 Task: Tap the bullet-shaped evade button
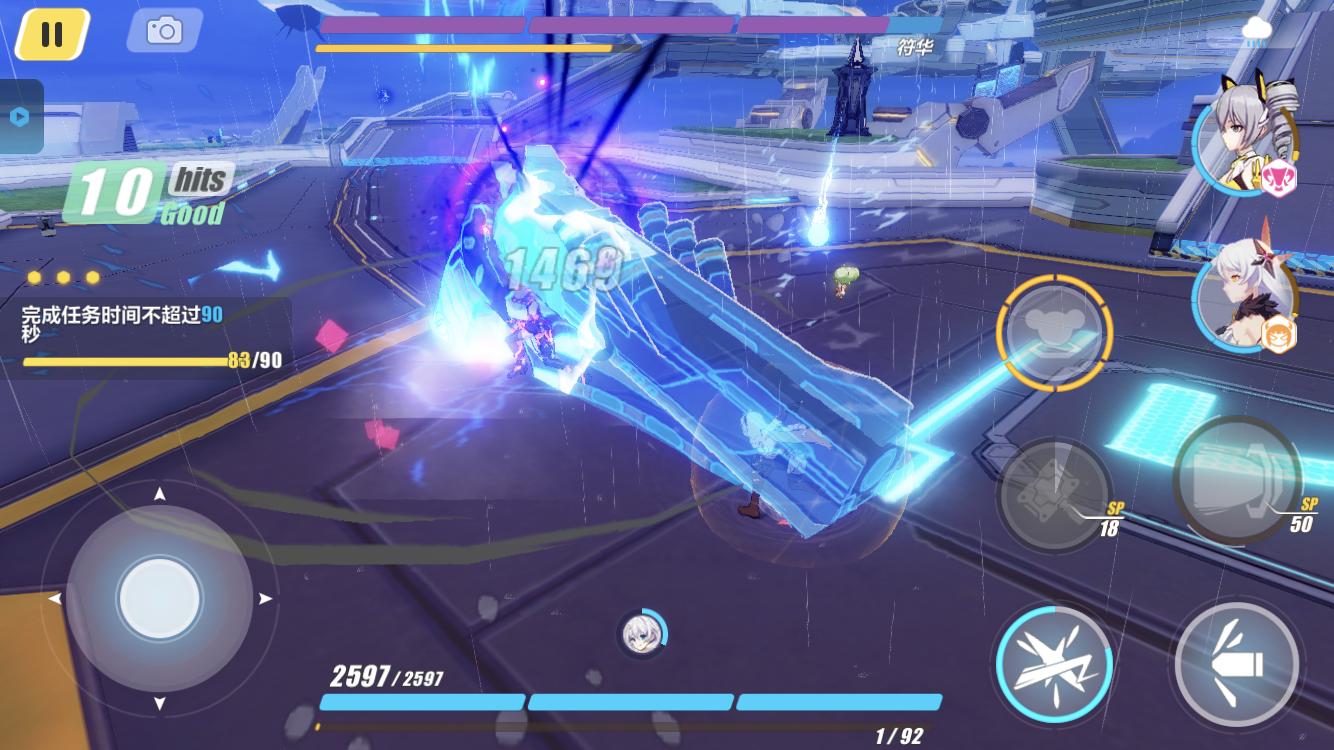point(1237,663)
